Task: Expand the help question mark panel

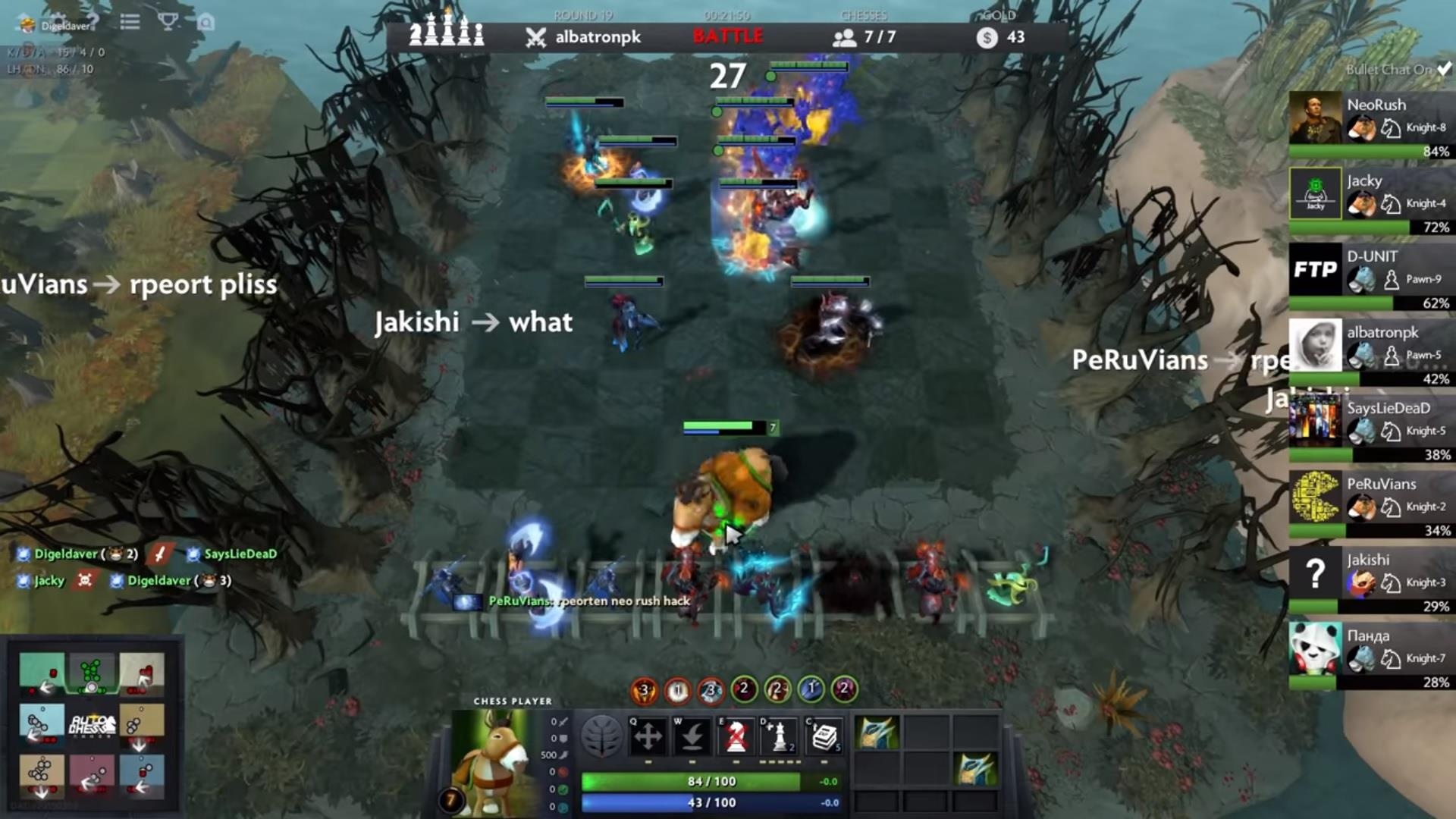Action: click(95, 21)
